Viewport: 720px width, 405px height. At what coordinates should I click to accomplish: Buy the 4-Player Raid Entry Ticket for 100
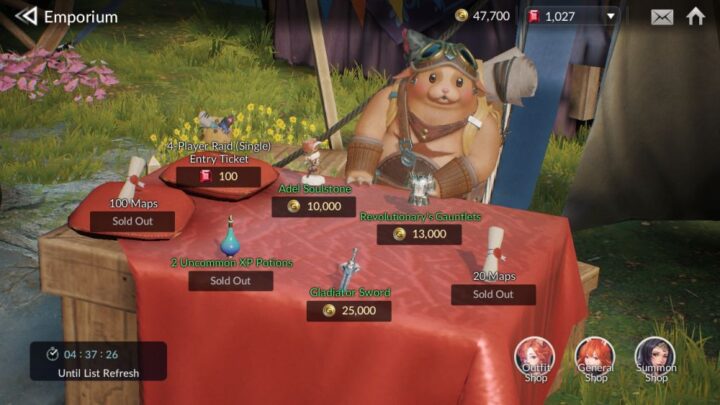(218, 177)
